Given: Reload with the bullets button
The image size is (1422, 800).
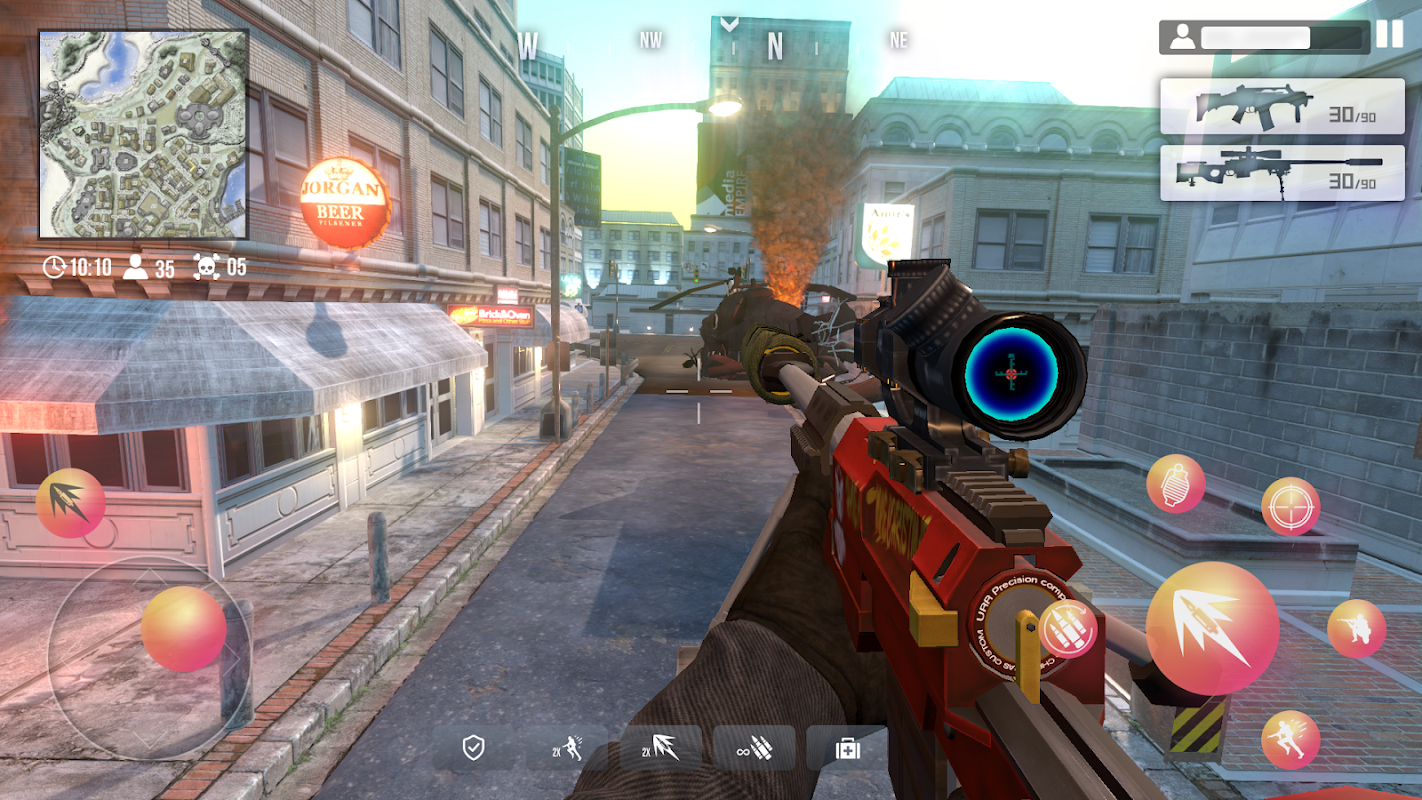Looking at the screenshot, I should 1068,629.
